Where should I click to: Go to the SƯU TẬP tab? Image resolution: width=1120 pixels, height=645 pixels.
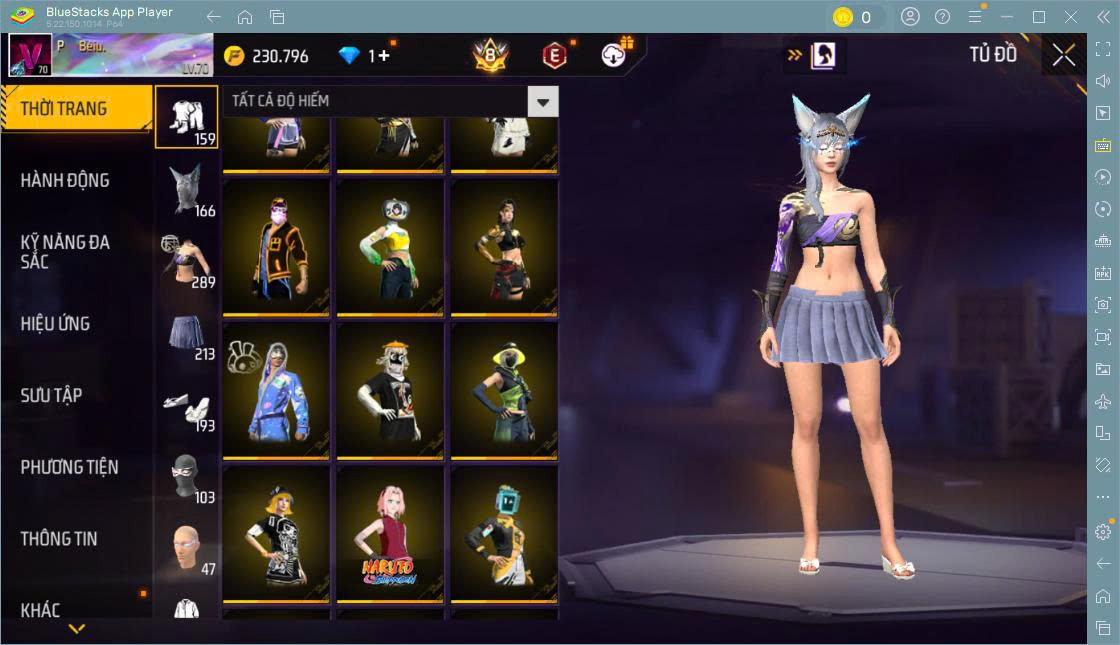tap(51, 396)
